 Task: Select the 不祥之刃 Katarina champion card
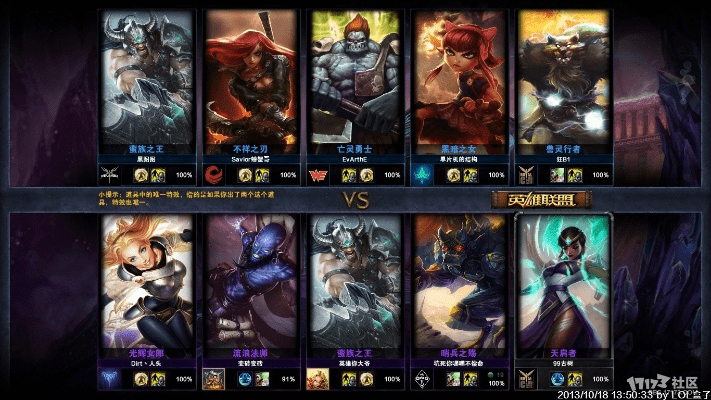point(249,75)
